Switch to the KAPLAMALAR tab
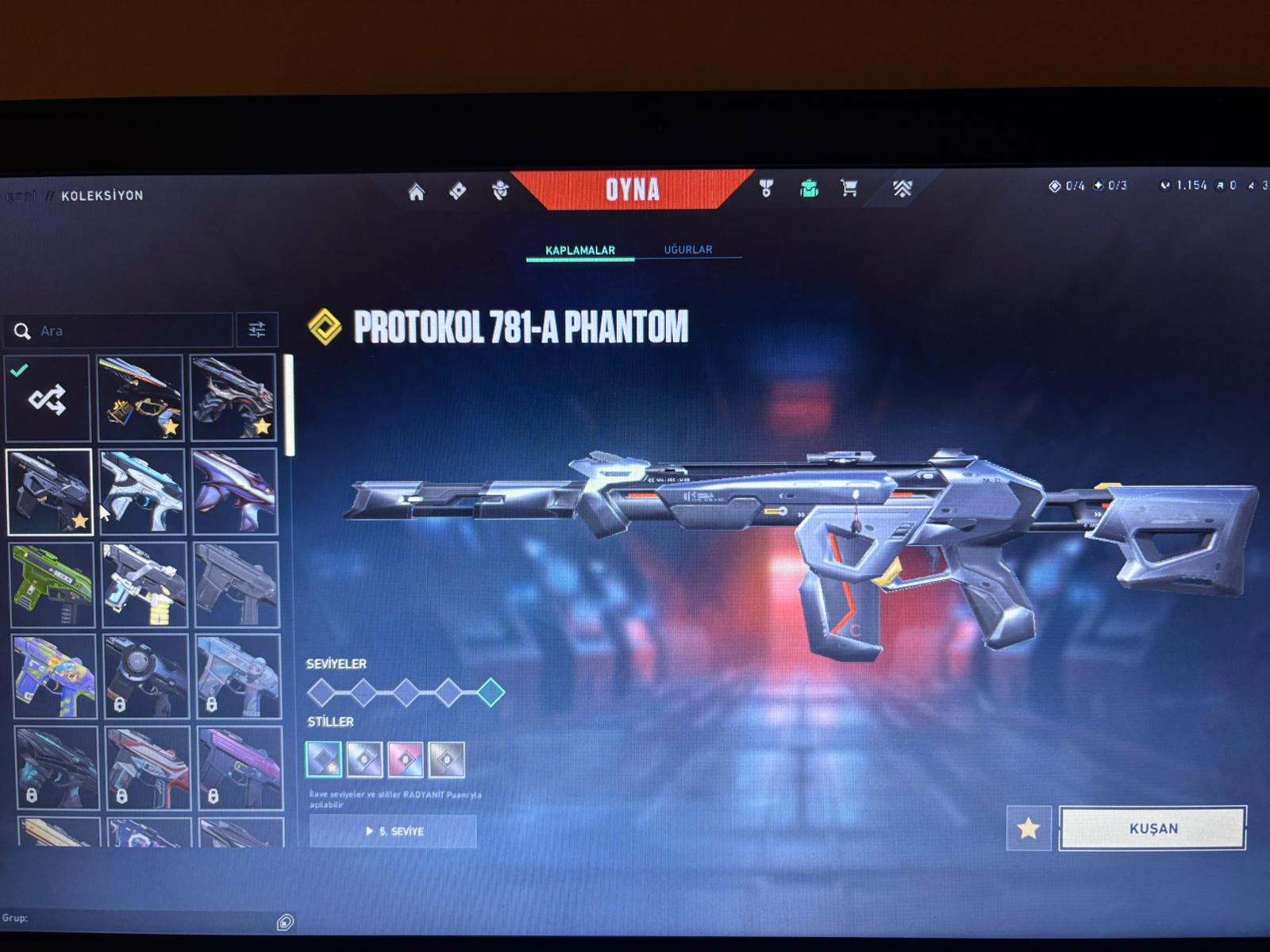The width and height of the screenshot is (1270, 952). [x=580, y=250]
